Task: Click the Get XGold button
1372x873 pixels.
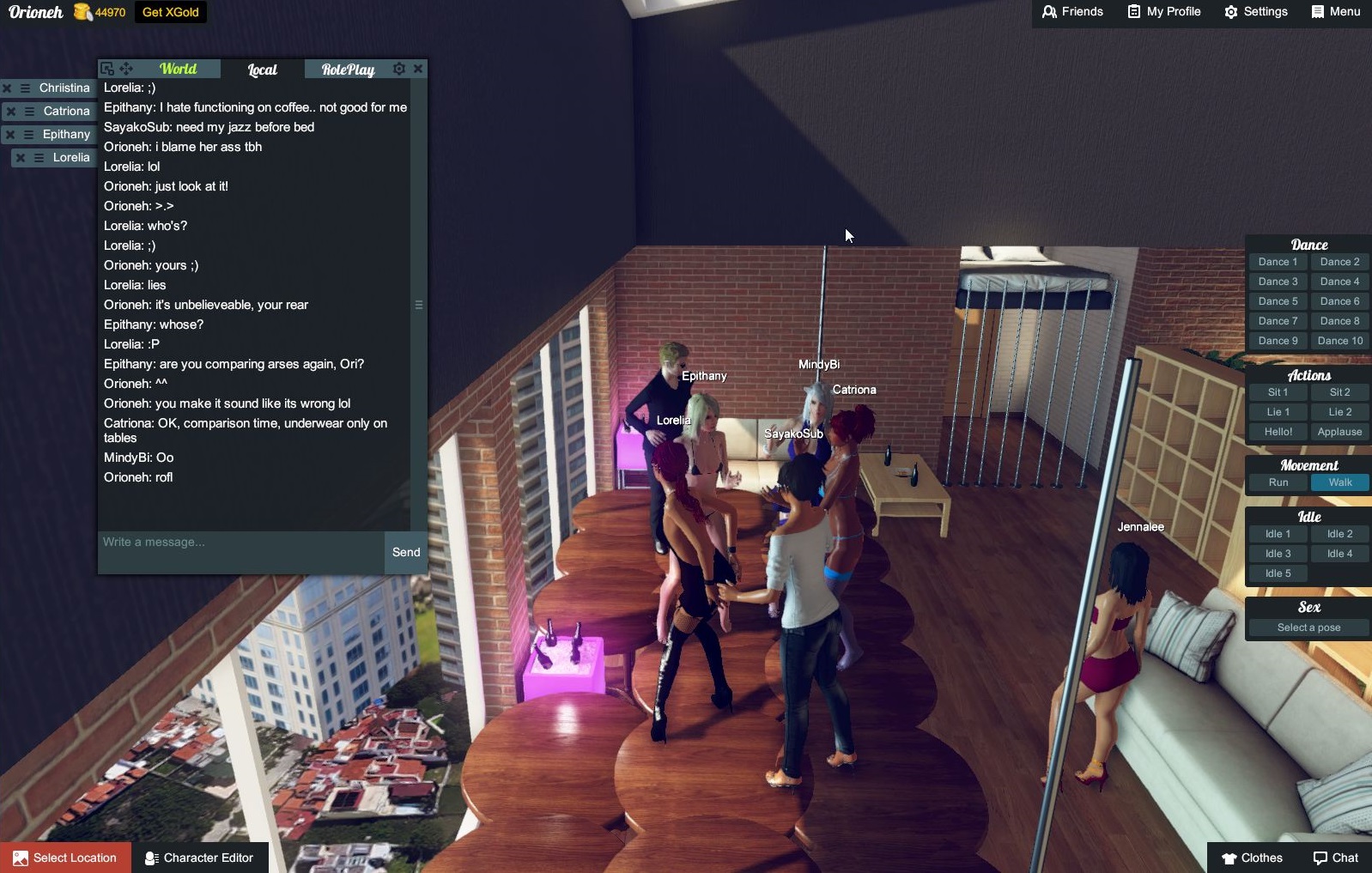Action: pyautogui.click(x=169, y=12)
